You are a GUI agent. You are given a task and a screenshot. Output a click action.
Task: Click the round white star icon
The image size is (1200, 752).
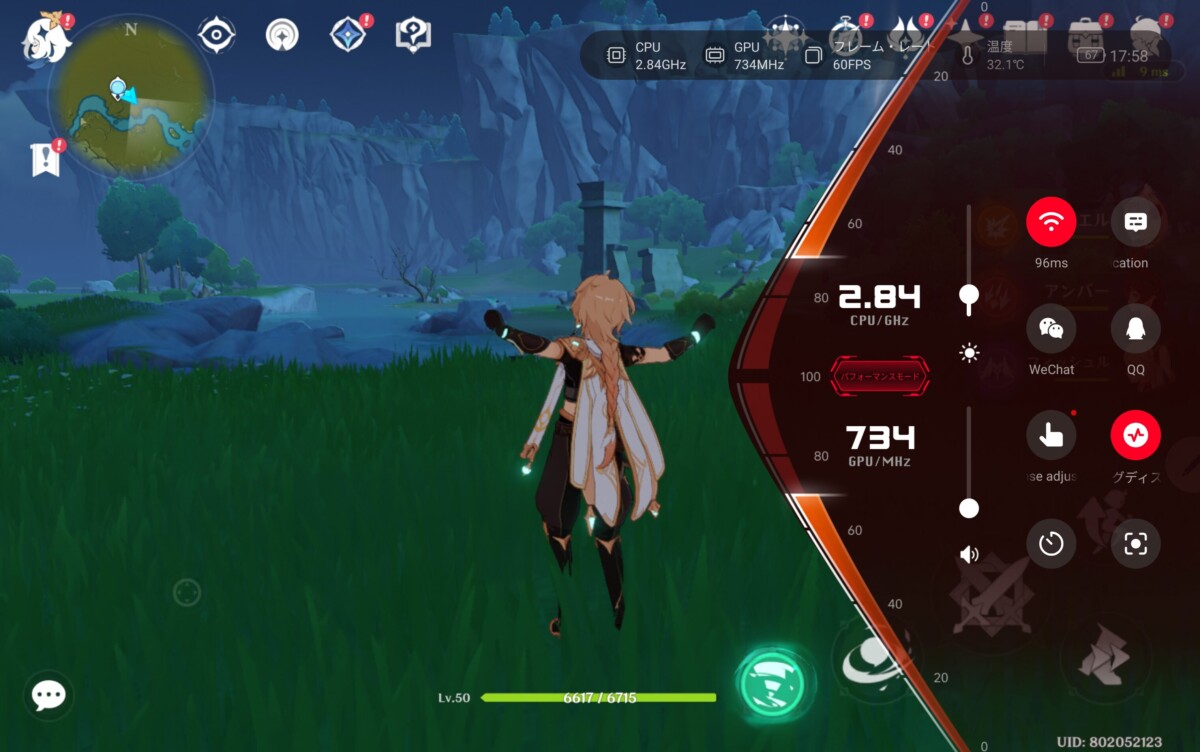pos(282,35)
